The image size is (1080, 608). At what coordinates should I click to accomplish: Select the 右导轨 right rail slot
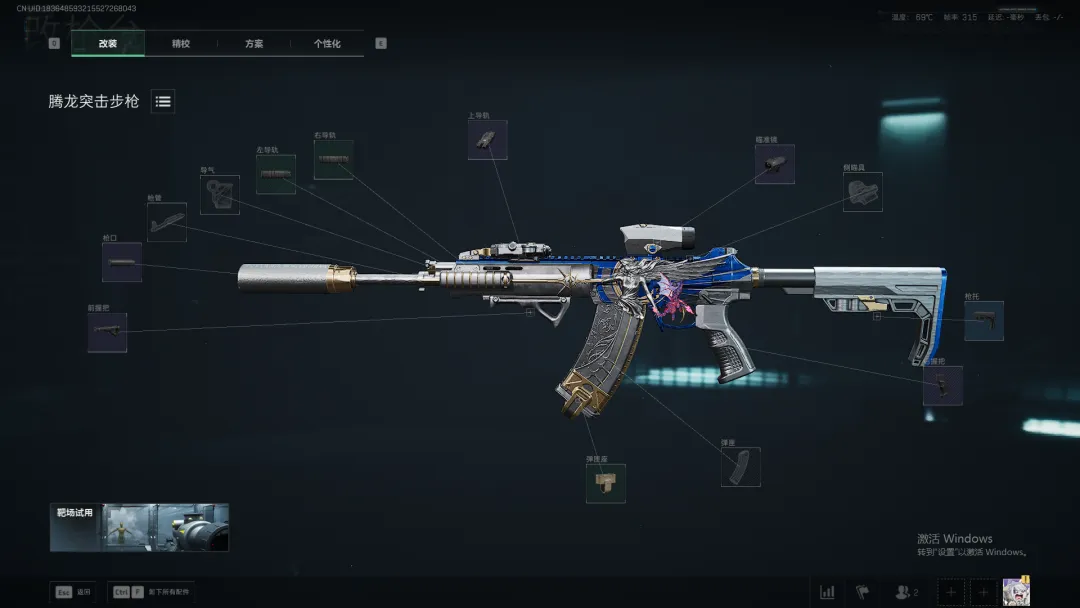(x=333, y=160)
